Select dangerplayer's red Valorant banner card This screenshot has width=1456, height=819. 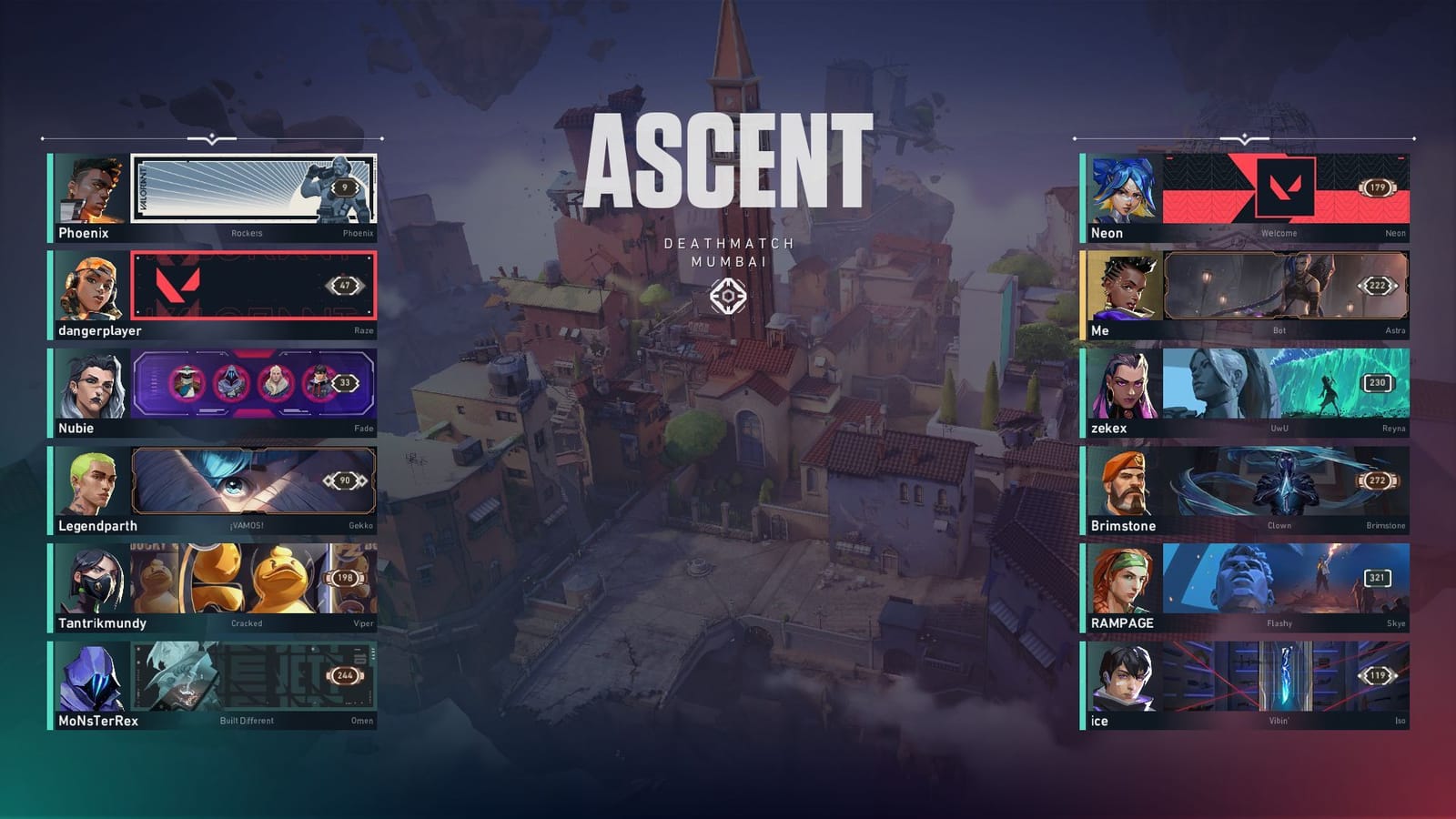[x=255, y=284]
